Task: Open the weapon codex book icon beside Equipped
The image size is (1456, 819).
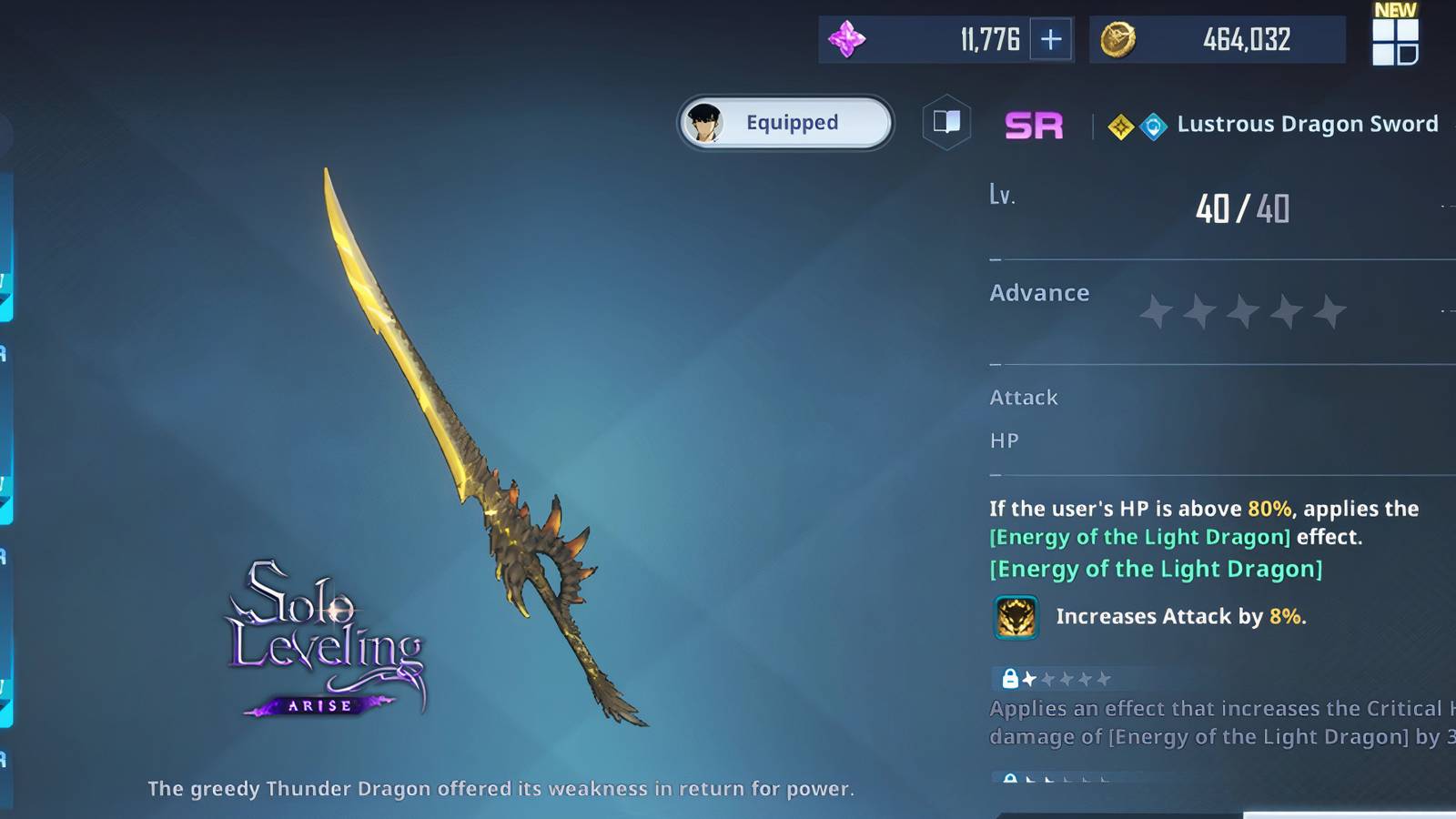Action: [945, 122]
